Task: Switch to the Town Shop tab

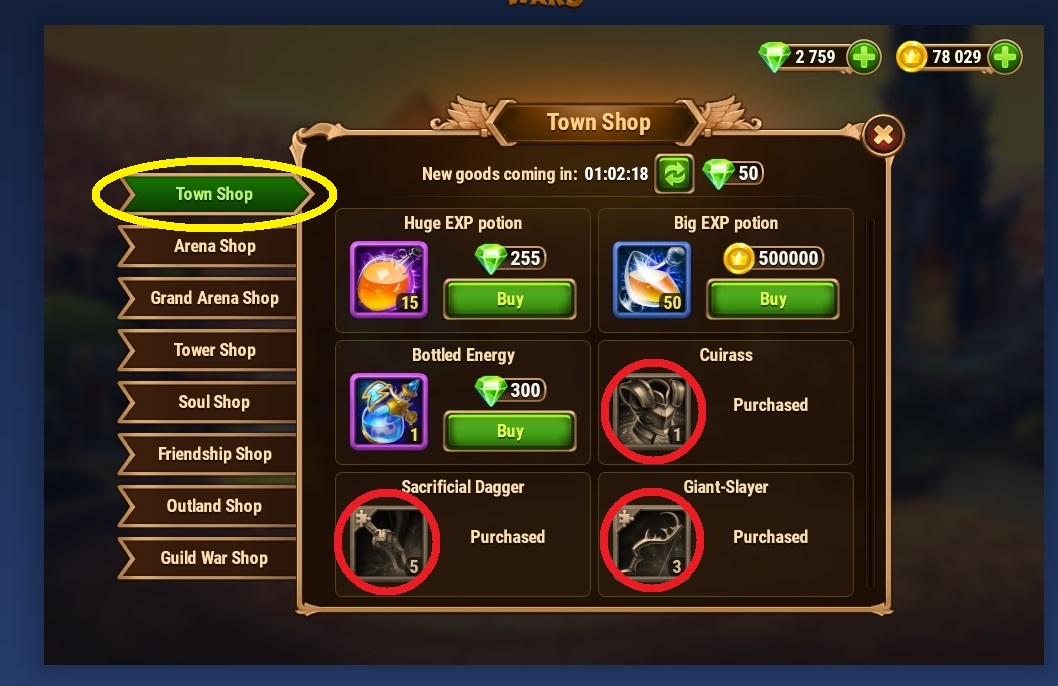Action: coord(214,194)
